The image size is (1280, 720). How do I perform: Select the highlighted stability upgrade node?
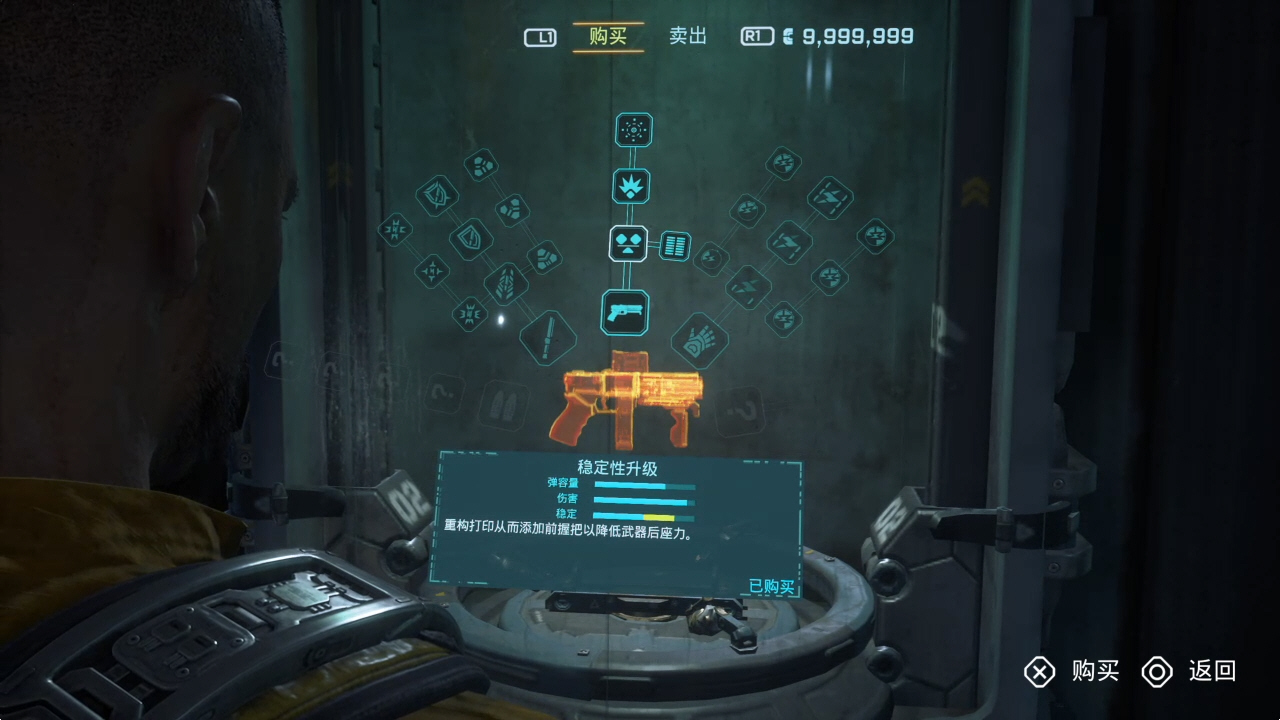pyautogui.click(x=627, y=242)
